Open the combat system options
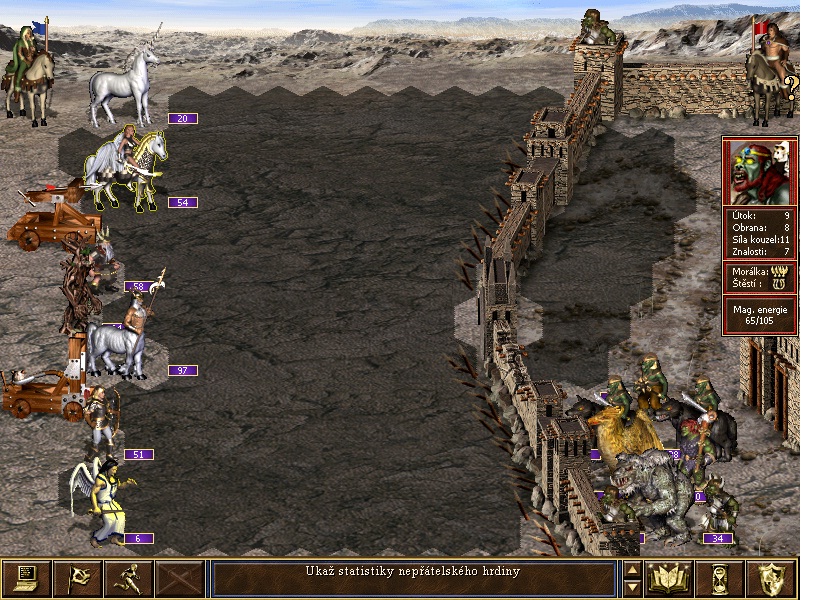The height and width of the screenshot is (600, 814). 26,578
